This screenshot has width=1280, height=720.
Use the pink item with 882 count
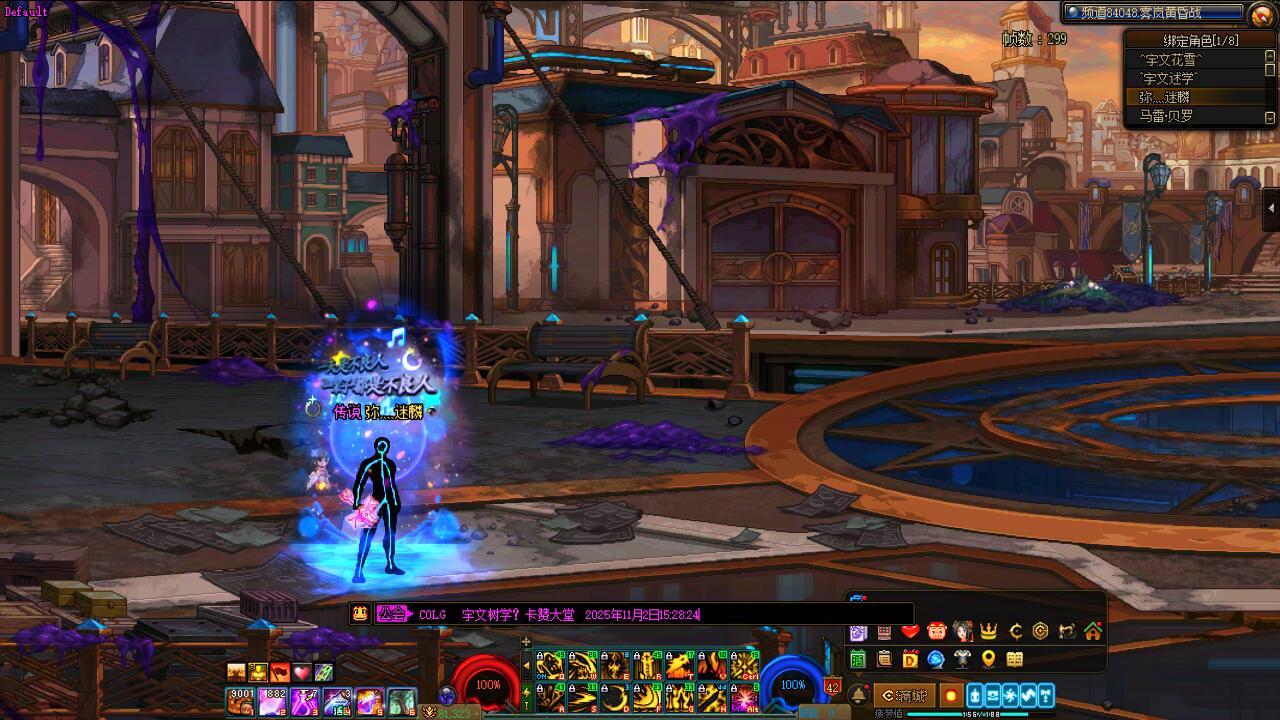(273, 702)
